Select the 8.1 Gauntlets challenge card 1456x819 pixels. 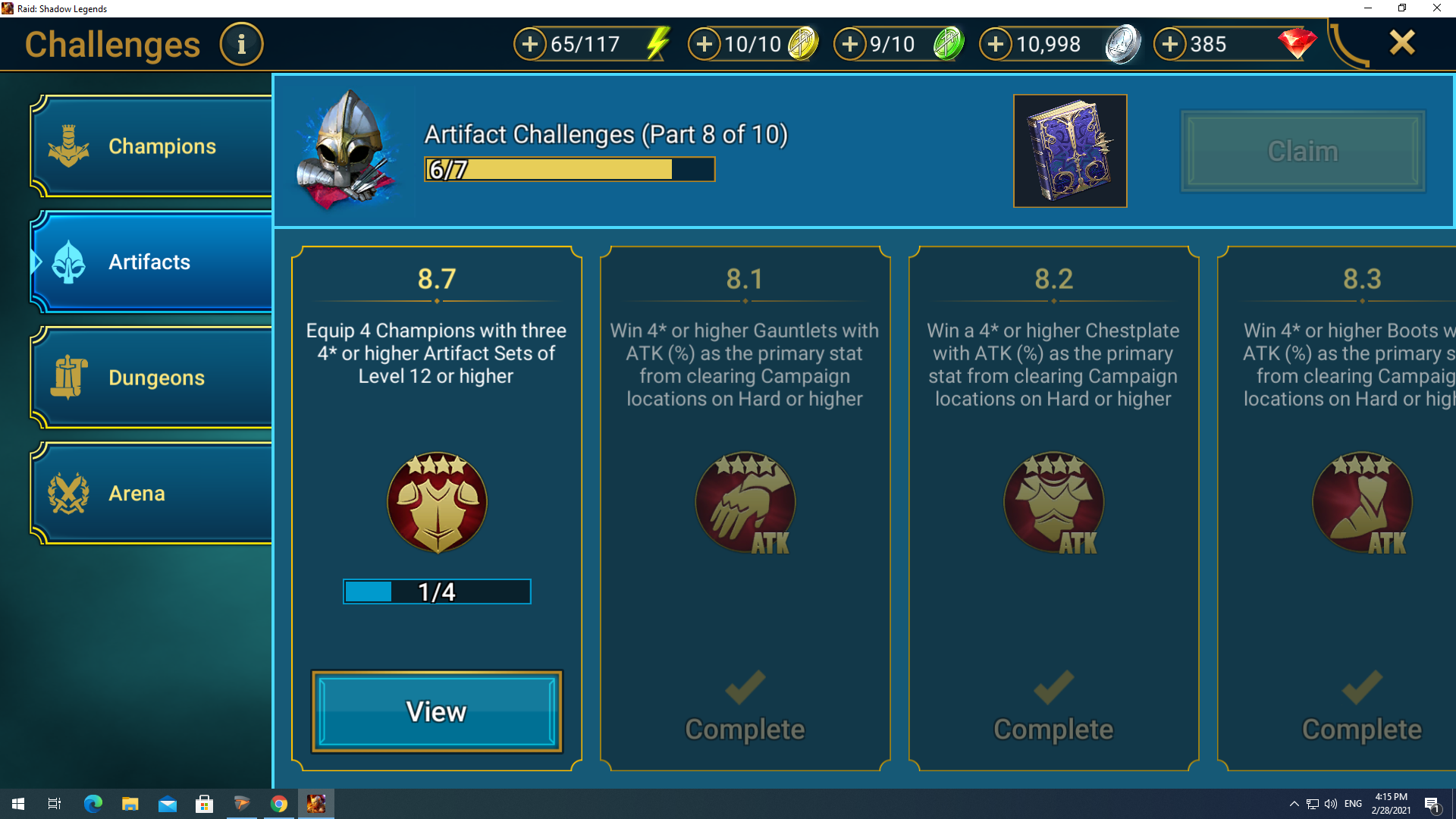click(745, 508)
